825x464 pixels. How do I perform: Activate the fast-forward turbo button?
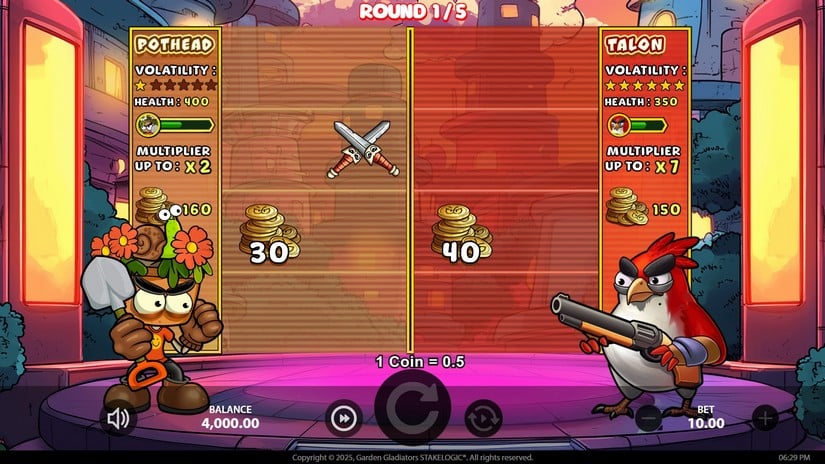[x=343, y=418]
